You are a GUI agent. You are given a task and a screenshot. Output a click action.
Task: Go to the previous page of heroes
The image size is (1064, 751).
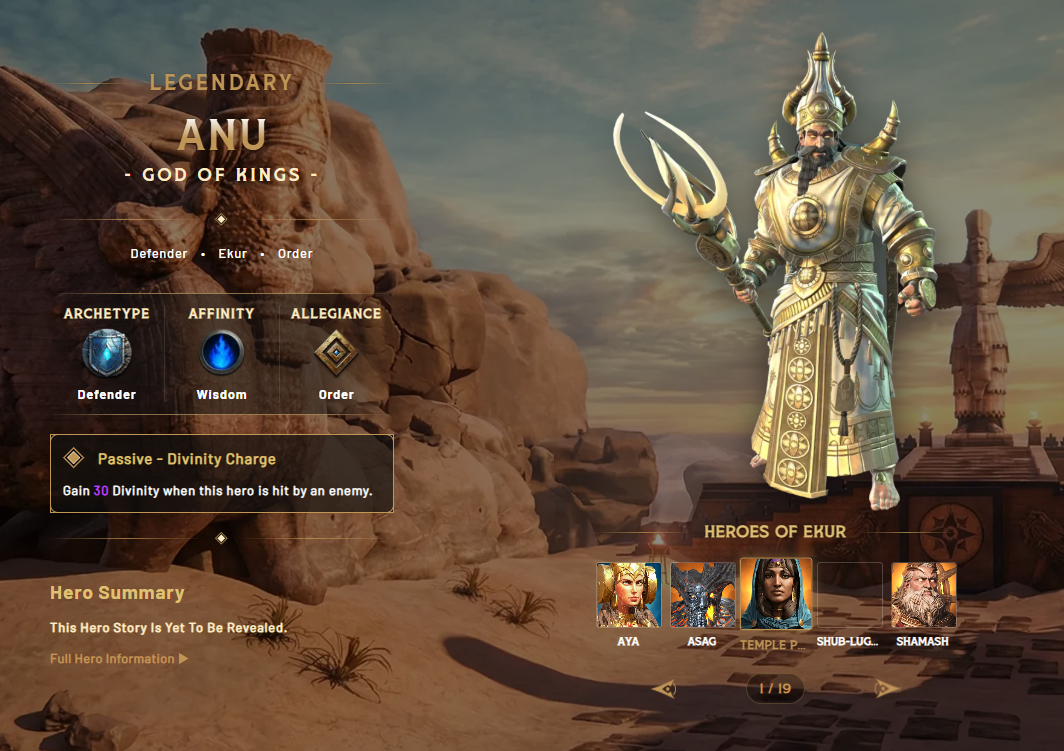pos(664,688)
